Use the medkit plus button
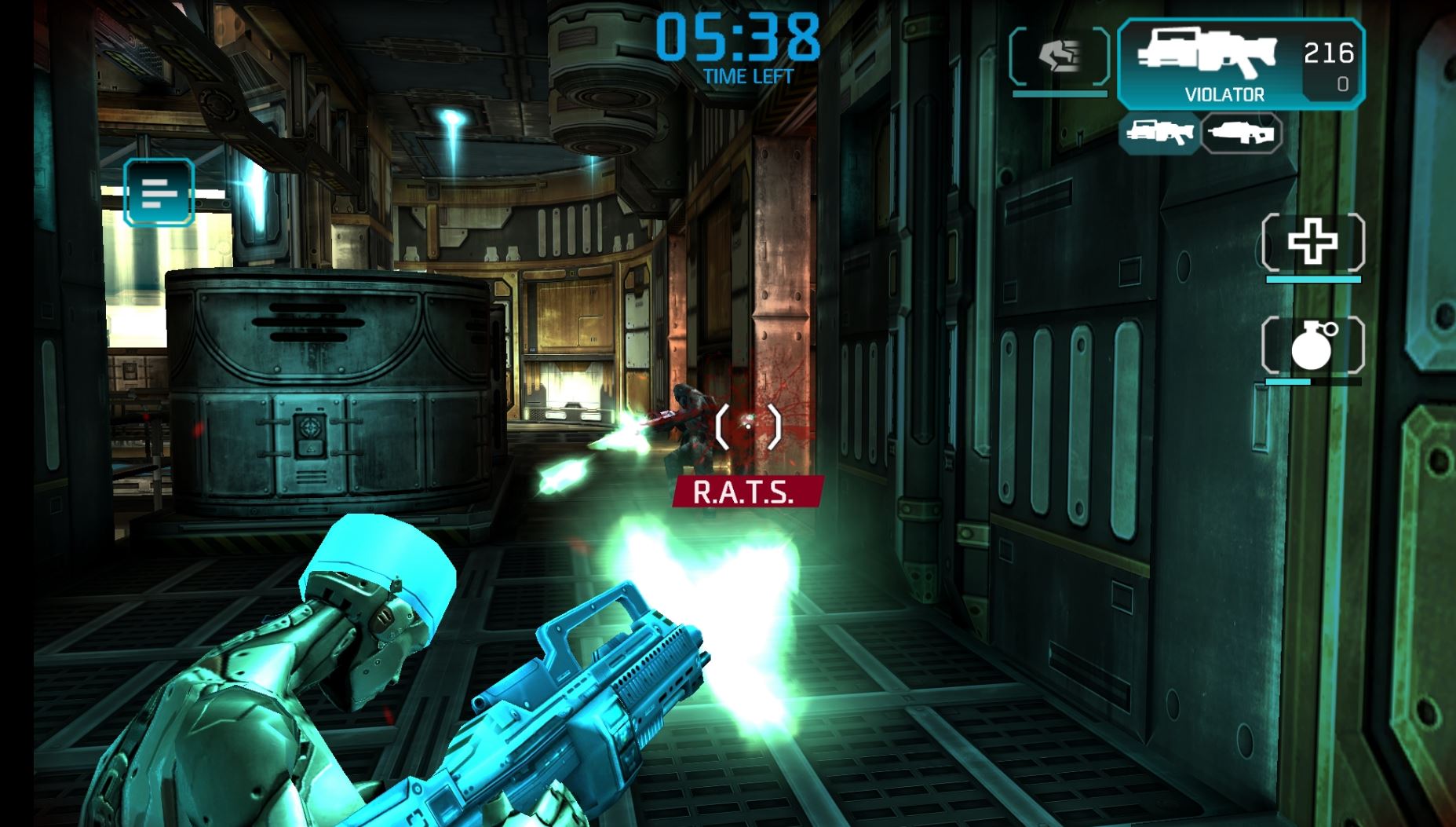 pyautogui.click(x=1312, y=242)
